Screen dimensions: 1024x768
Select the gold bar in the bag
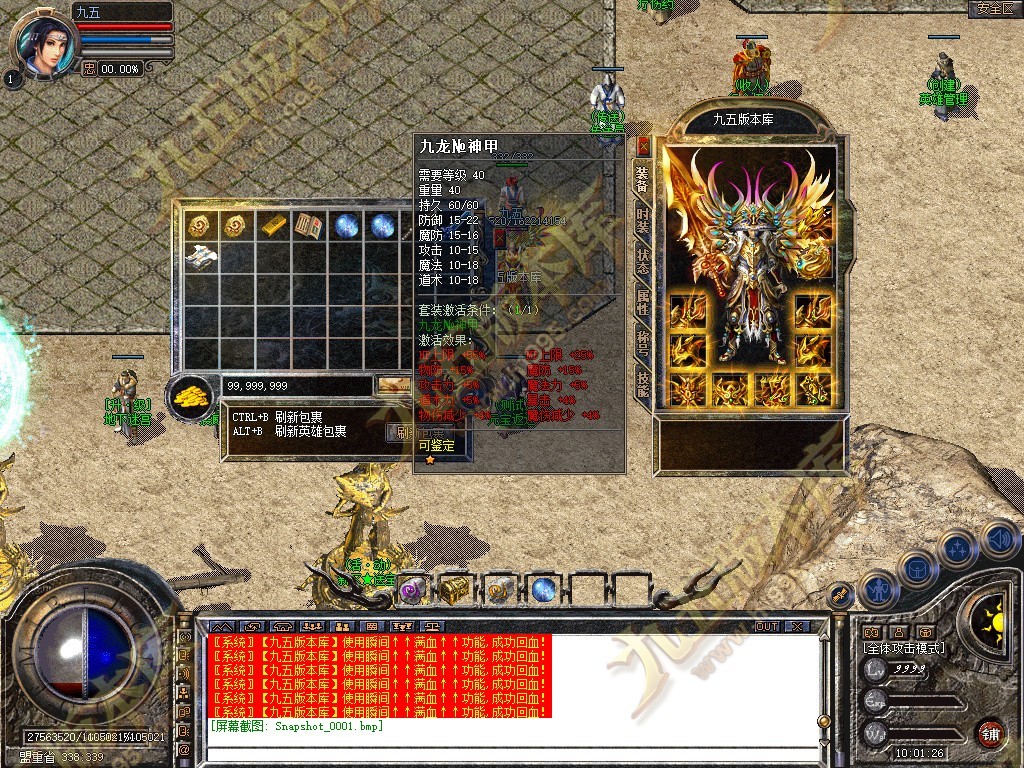273,226
